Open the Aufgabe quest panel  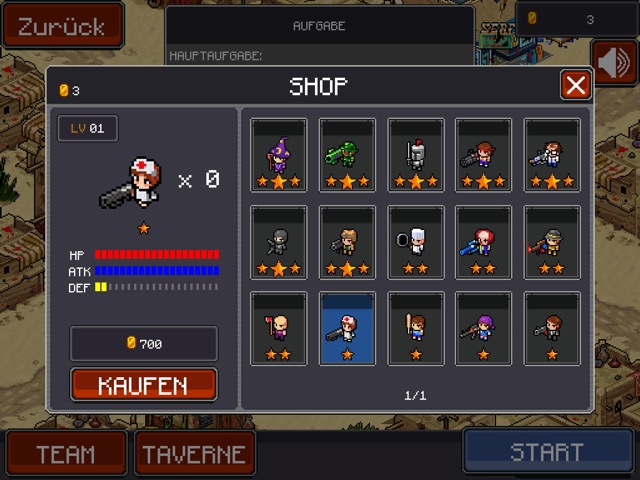coord(319,26)
